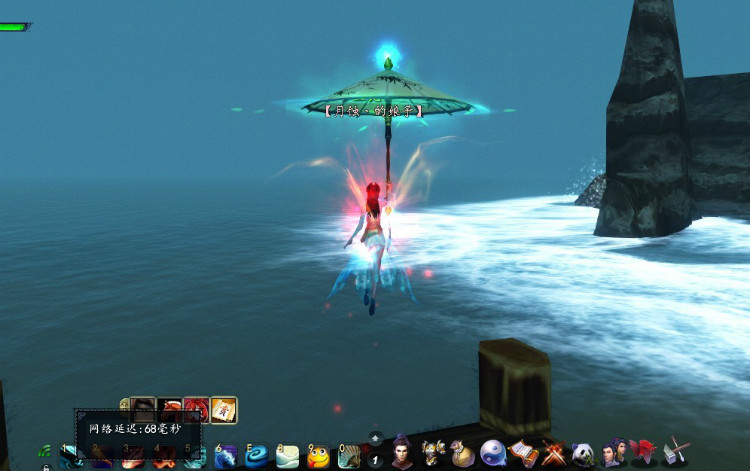This screenshot has width=750, height=471.
Task: Open the two-people friends menu icon
Action: (613, 453)
